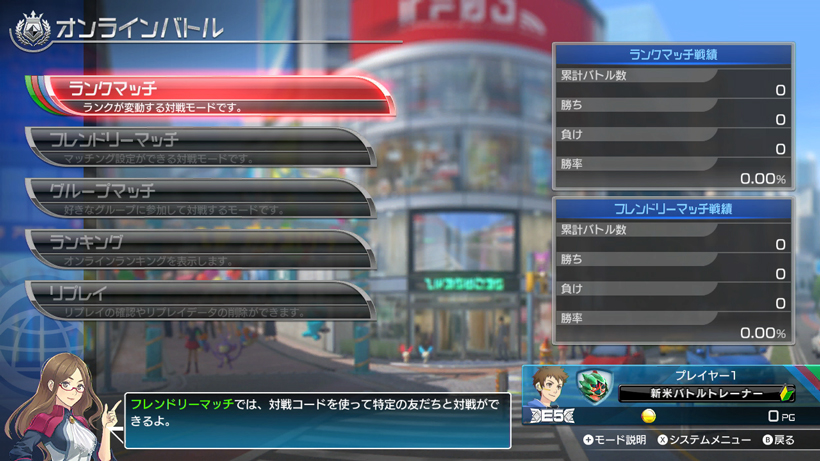Open フレンドリーマッチ mode
Image resolution: width=820 pixels, height=461 pixels.
[200, 146]
